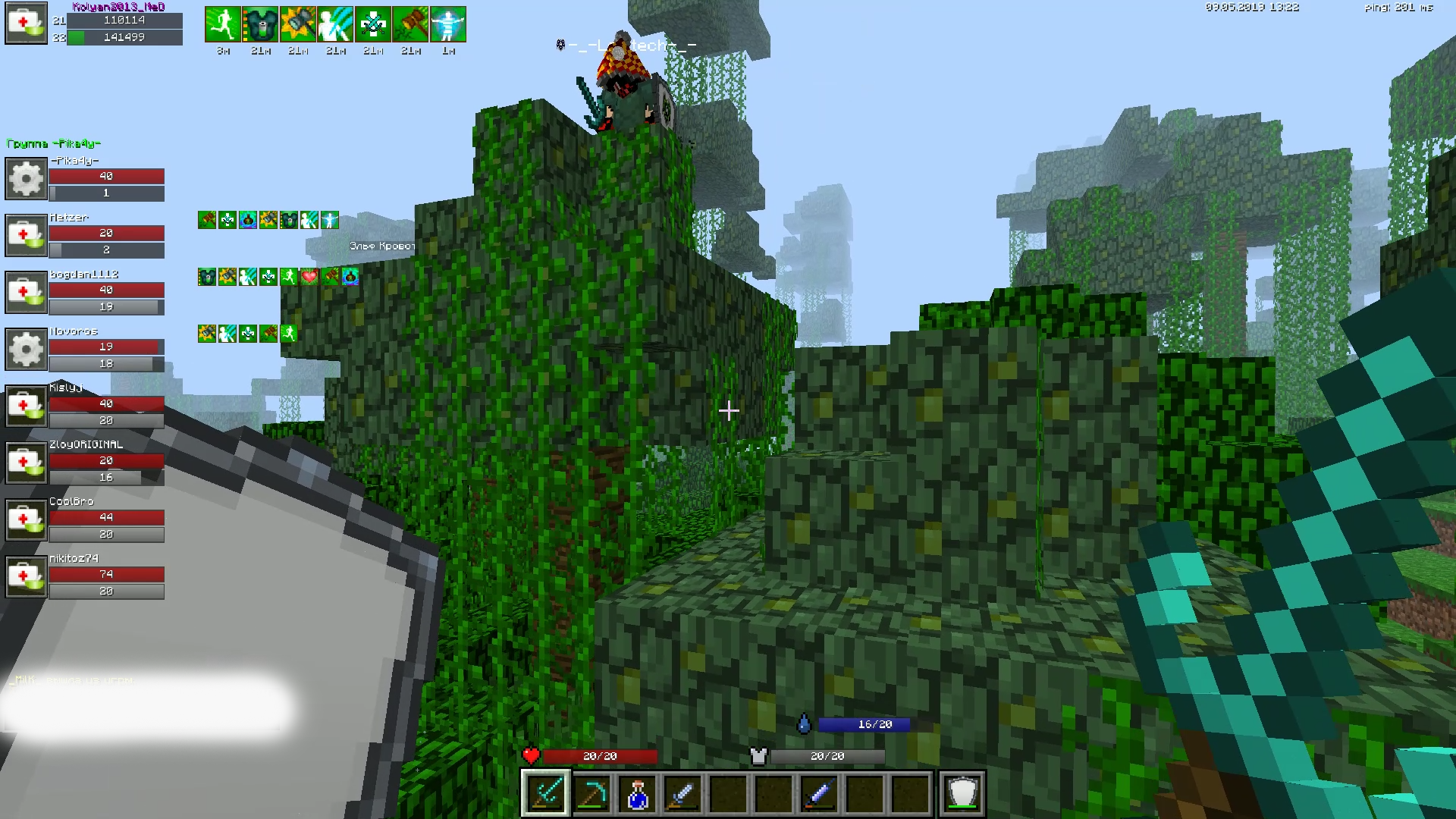
Task: Click own player medkit class icon
Action: [x=27, y=24]
